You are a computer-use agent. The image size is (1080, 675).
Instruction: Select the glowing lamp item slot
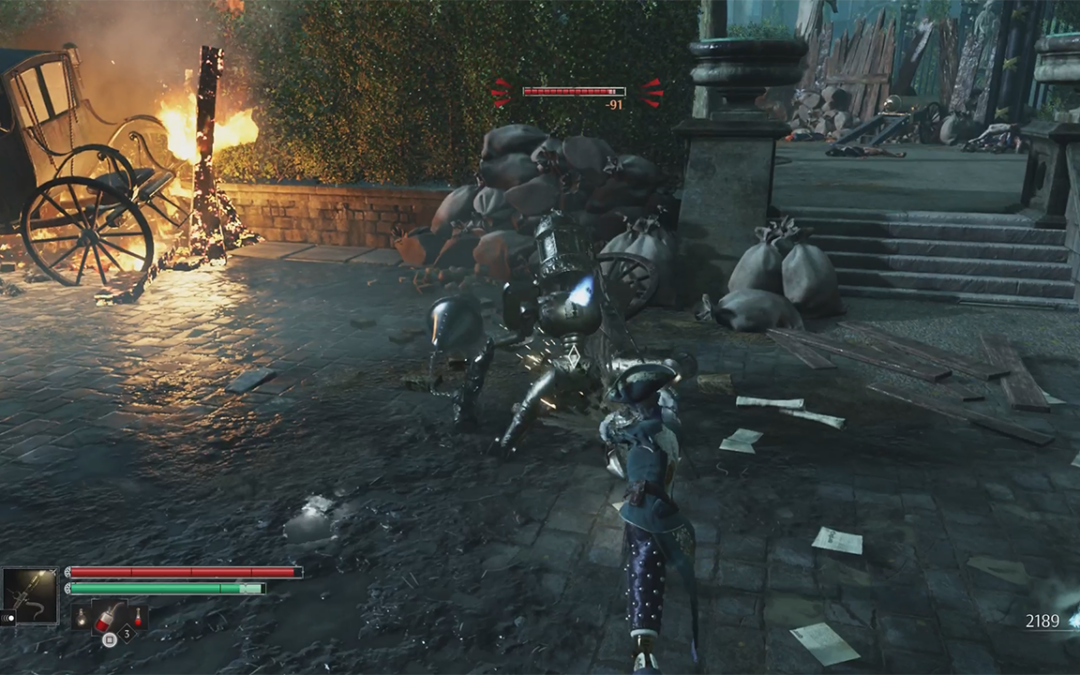(81, 617)
